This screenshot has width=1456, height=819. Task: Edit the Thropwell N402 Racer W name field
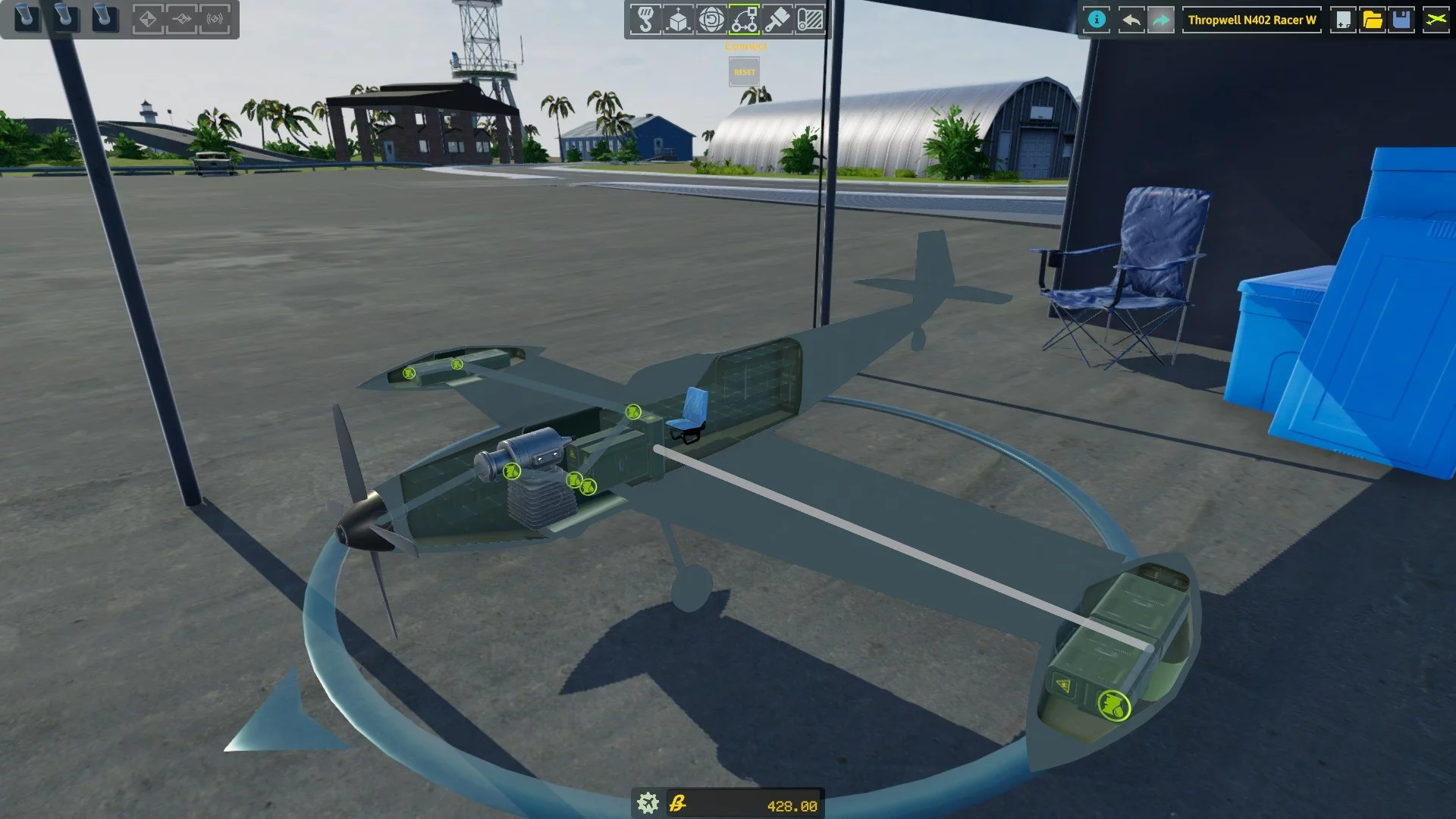click(1251, 20)
